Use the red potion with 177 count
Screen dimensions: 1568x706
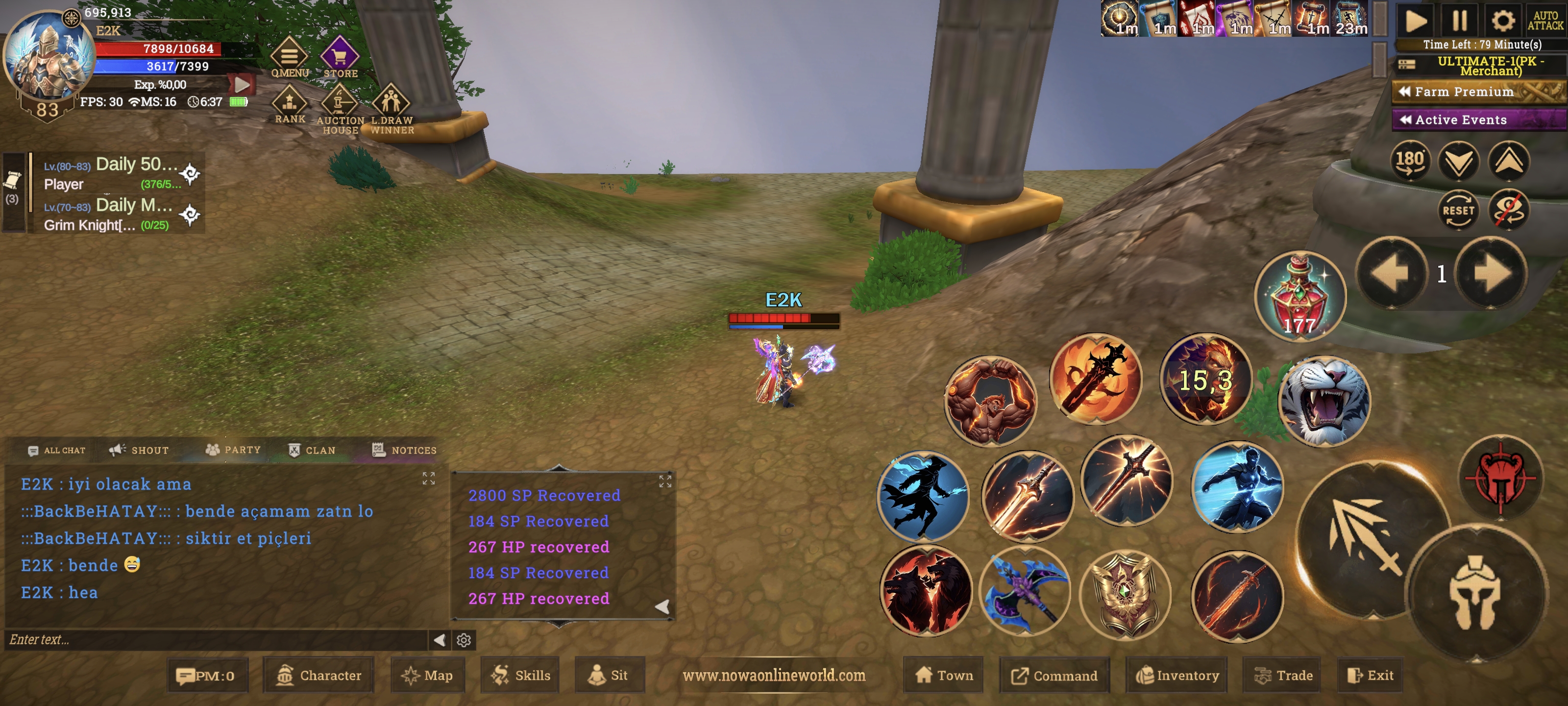pos(1300,296)
